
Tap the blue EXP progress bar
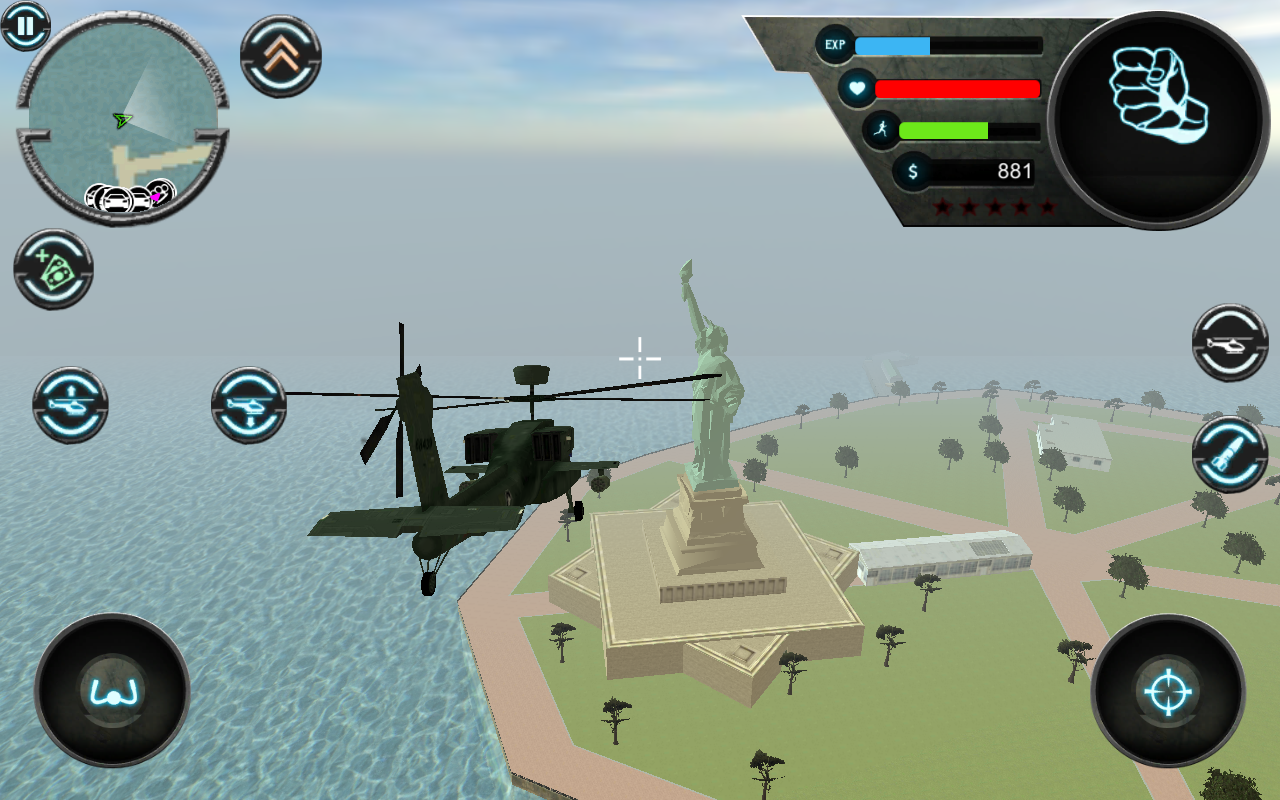point(893,44)
